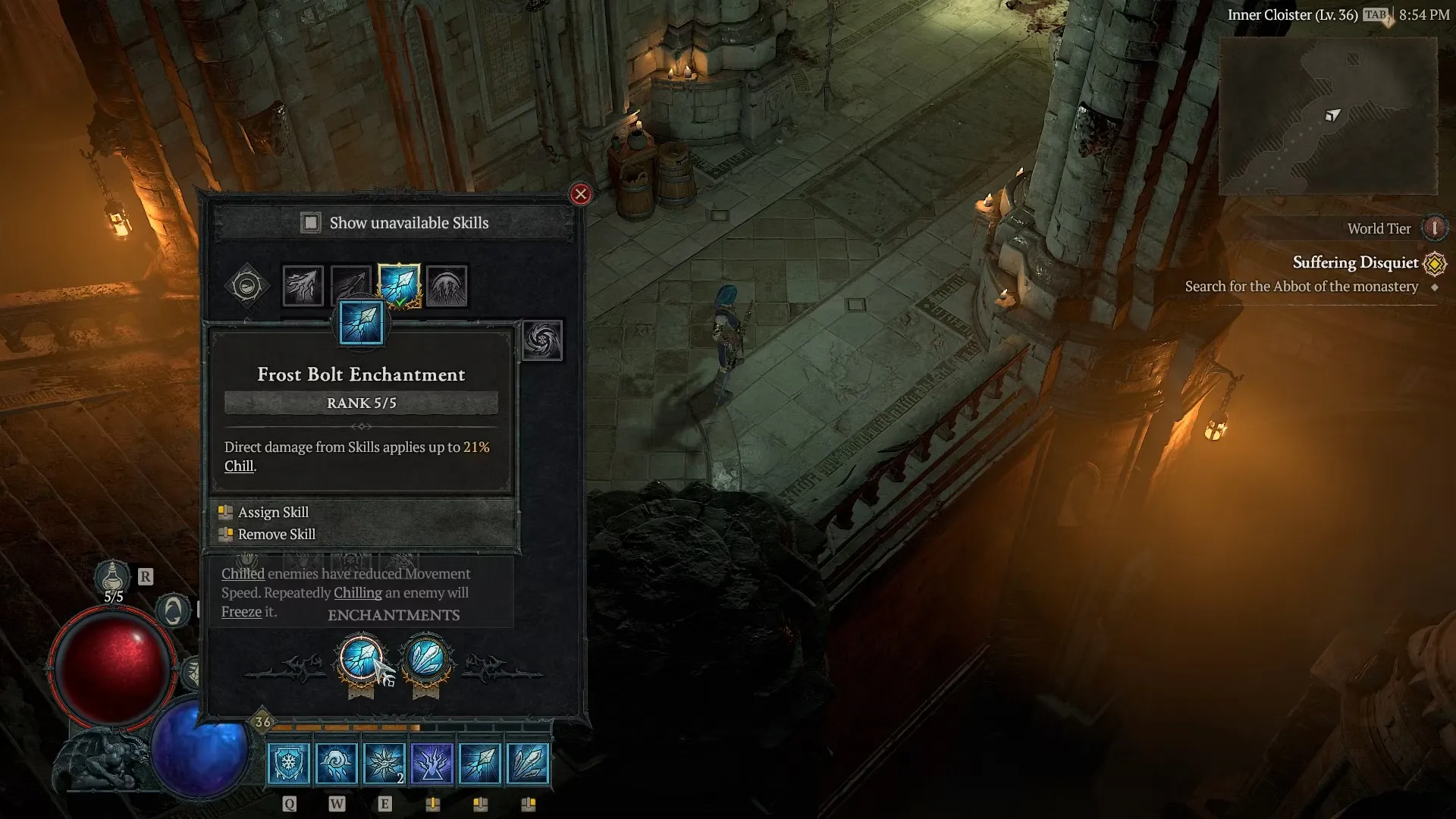Open the minimap
This screenshot has width=1456, height=819.
[x=1328, y=116]
